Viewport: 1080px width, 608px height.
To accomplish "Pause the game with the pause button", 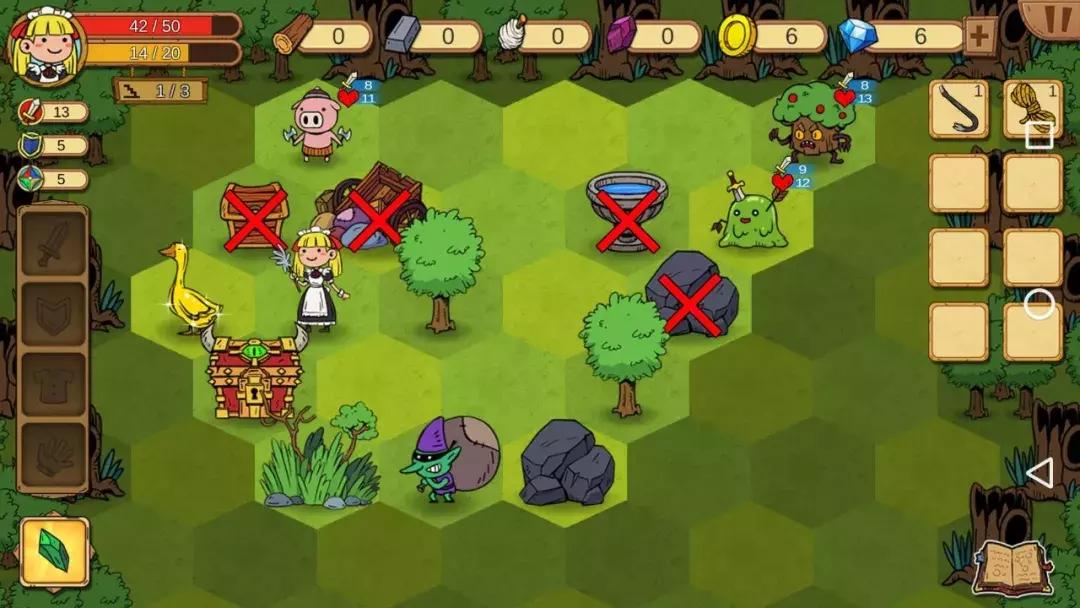I will 1051,17.
